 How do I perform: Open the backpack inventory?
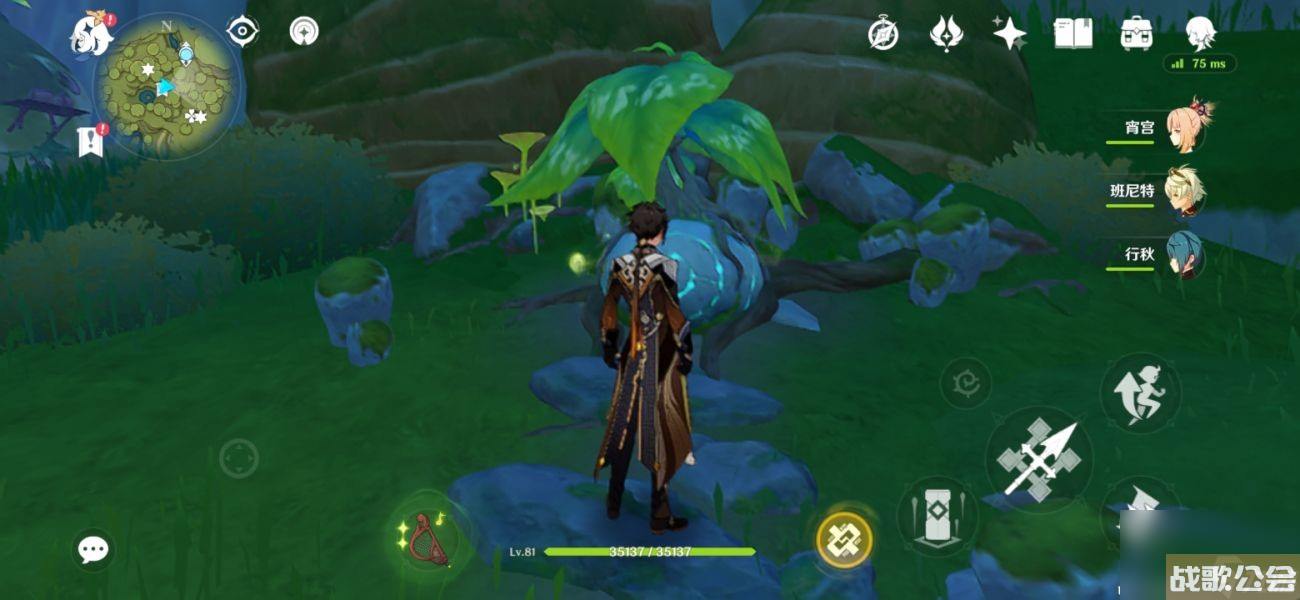1136,34
